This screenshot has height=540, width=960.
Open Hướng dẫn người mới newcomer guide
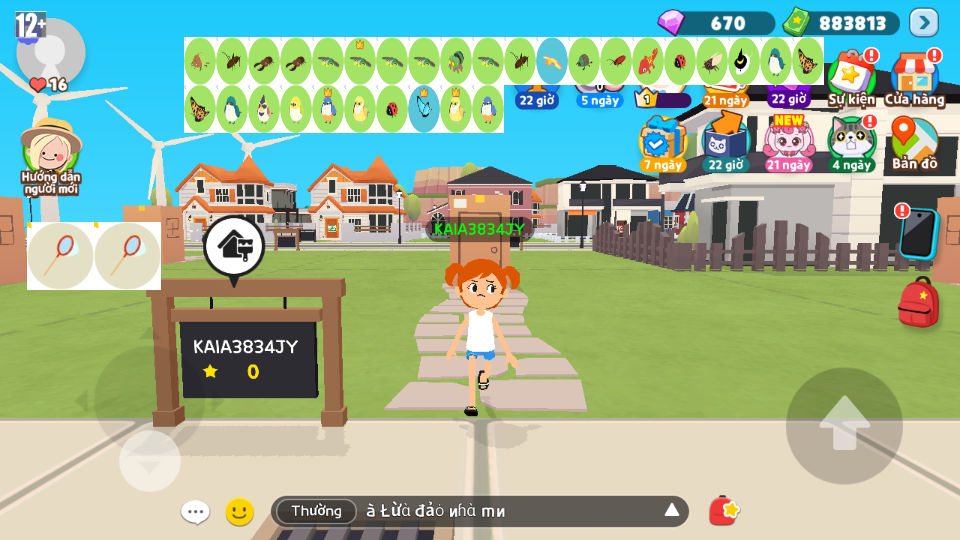click(51, 157)
